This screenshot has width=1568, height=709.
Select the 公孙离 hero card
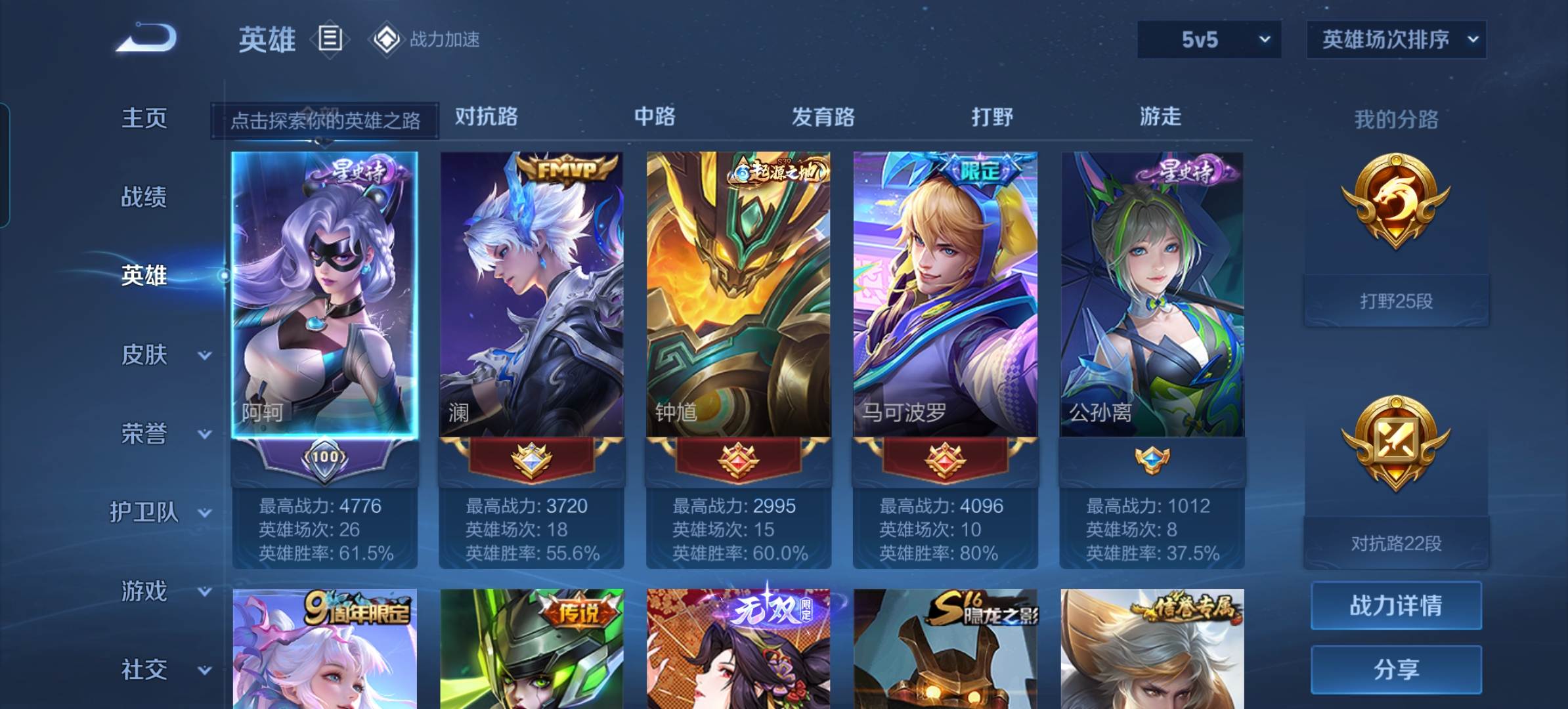pyautogui.click(x=1152, y=295)
